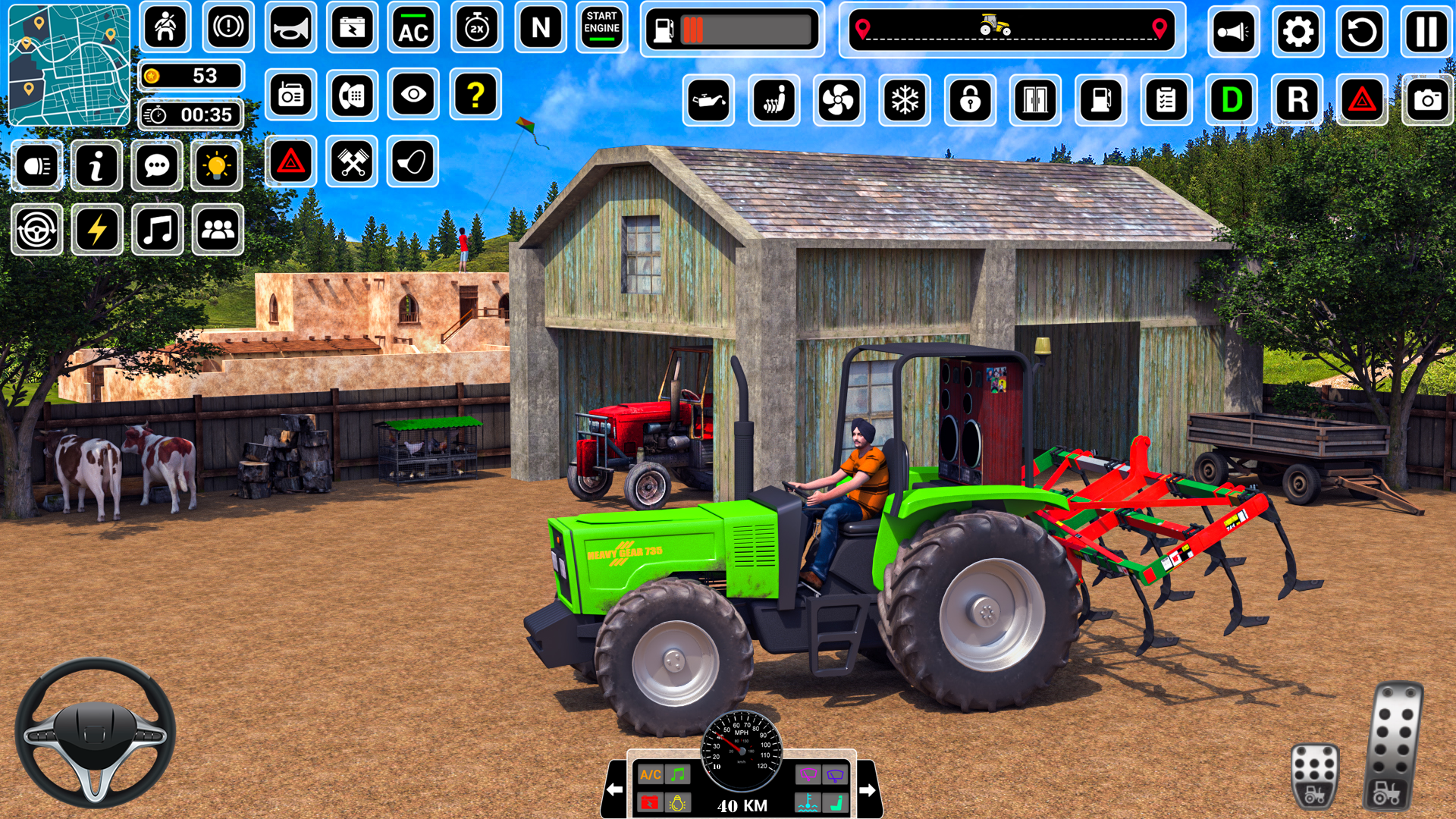1456x819 pixels.
Task: Open the previous dashboard page arrow
Action: [614, 790]
